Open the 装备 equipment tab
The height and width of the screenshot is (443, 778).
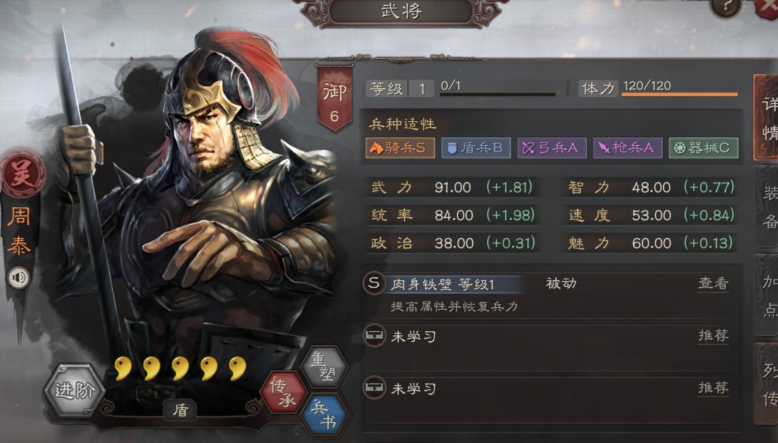(x=767, y=205)
